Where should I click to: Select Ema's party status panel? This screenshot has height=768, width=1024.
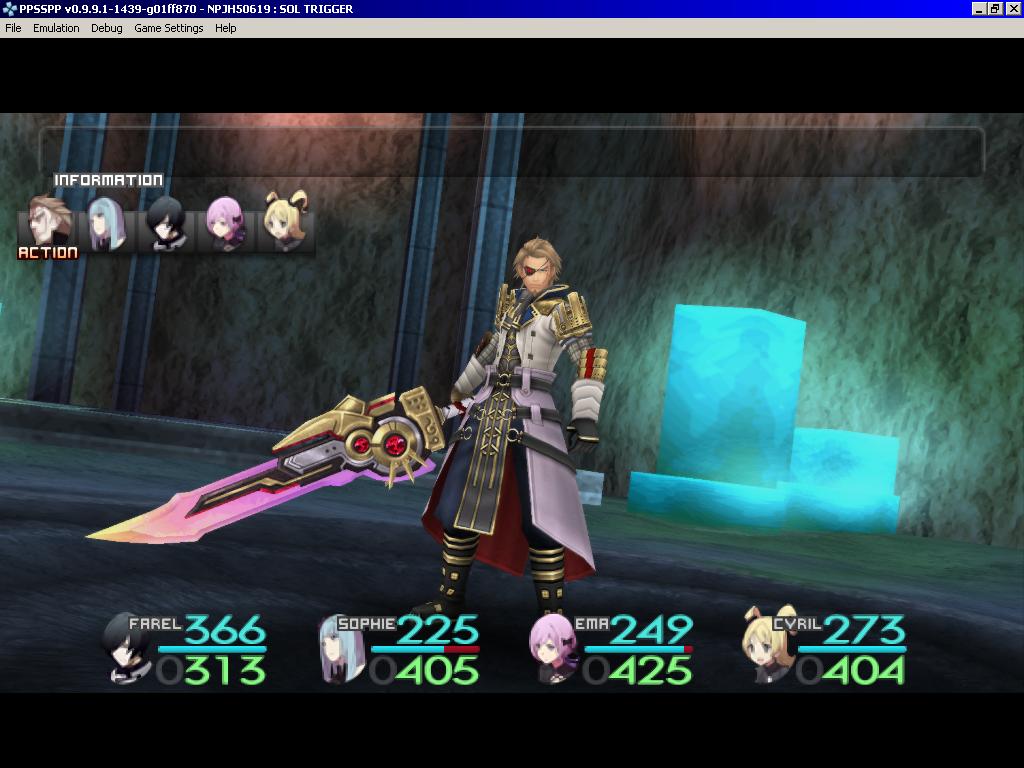(x=612, y=649)
